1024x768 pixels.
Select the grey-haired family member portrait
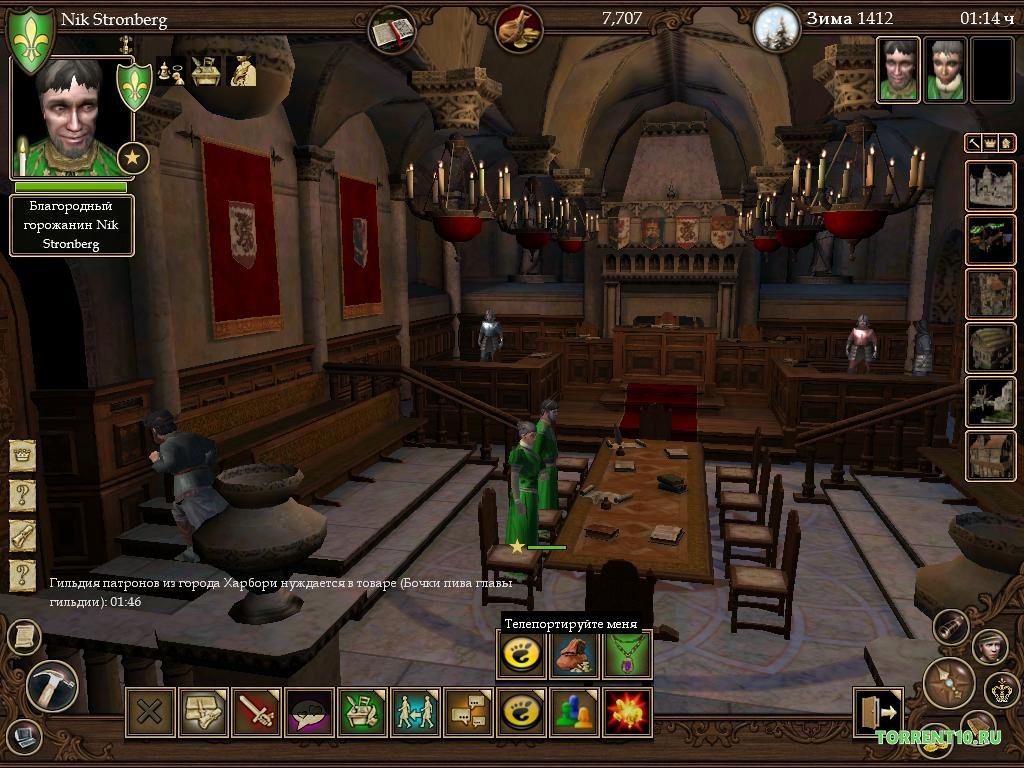(944, 70)
